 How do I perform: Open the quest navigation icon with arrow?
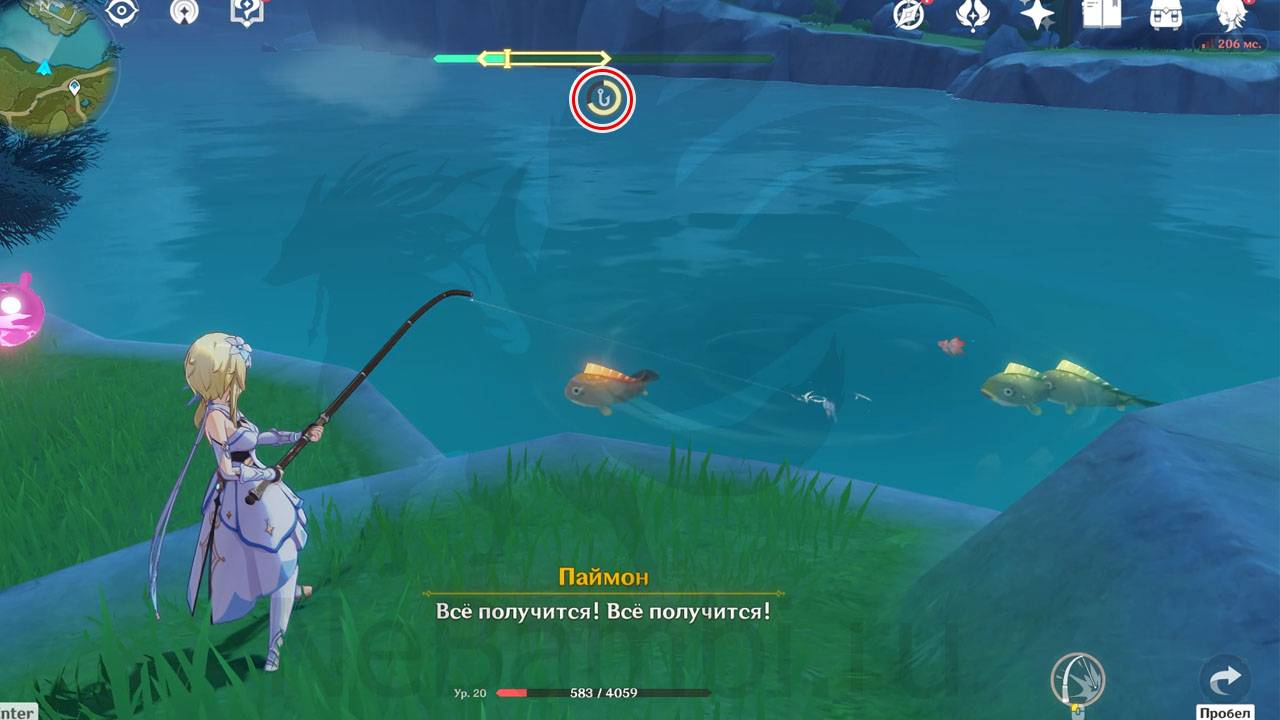coord(184,12)
